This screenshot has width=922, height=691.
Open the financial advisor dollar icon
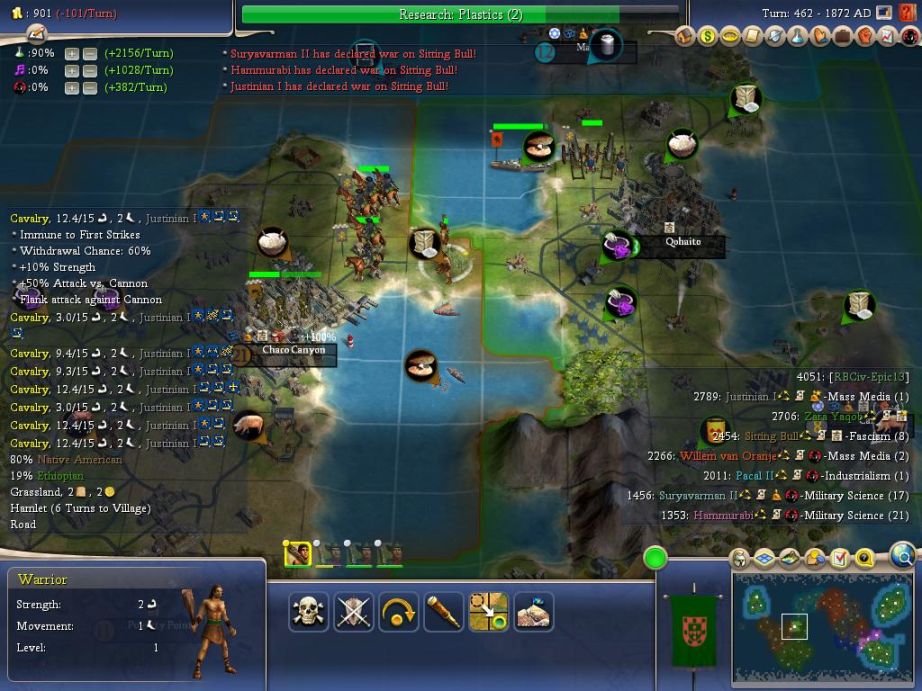[x=708, y=37]
